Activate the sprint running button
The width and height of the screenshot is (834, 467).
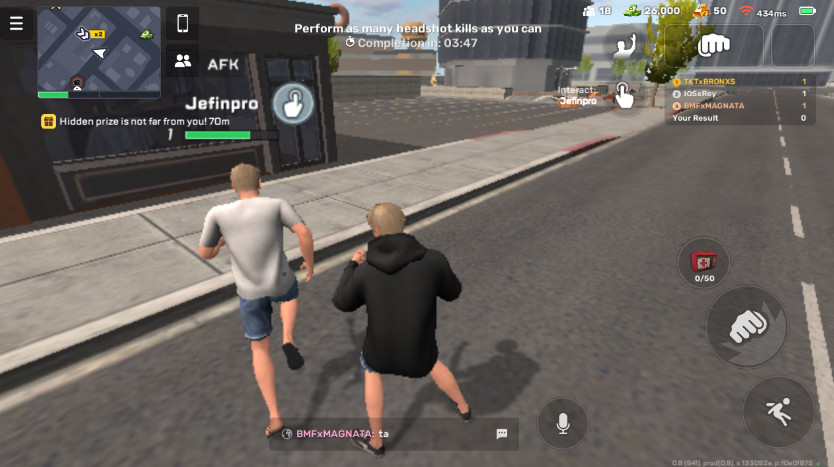click(778, 412)
